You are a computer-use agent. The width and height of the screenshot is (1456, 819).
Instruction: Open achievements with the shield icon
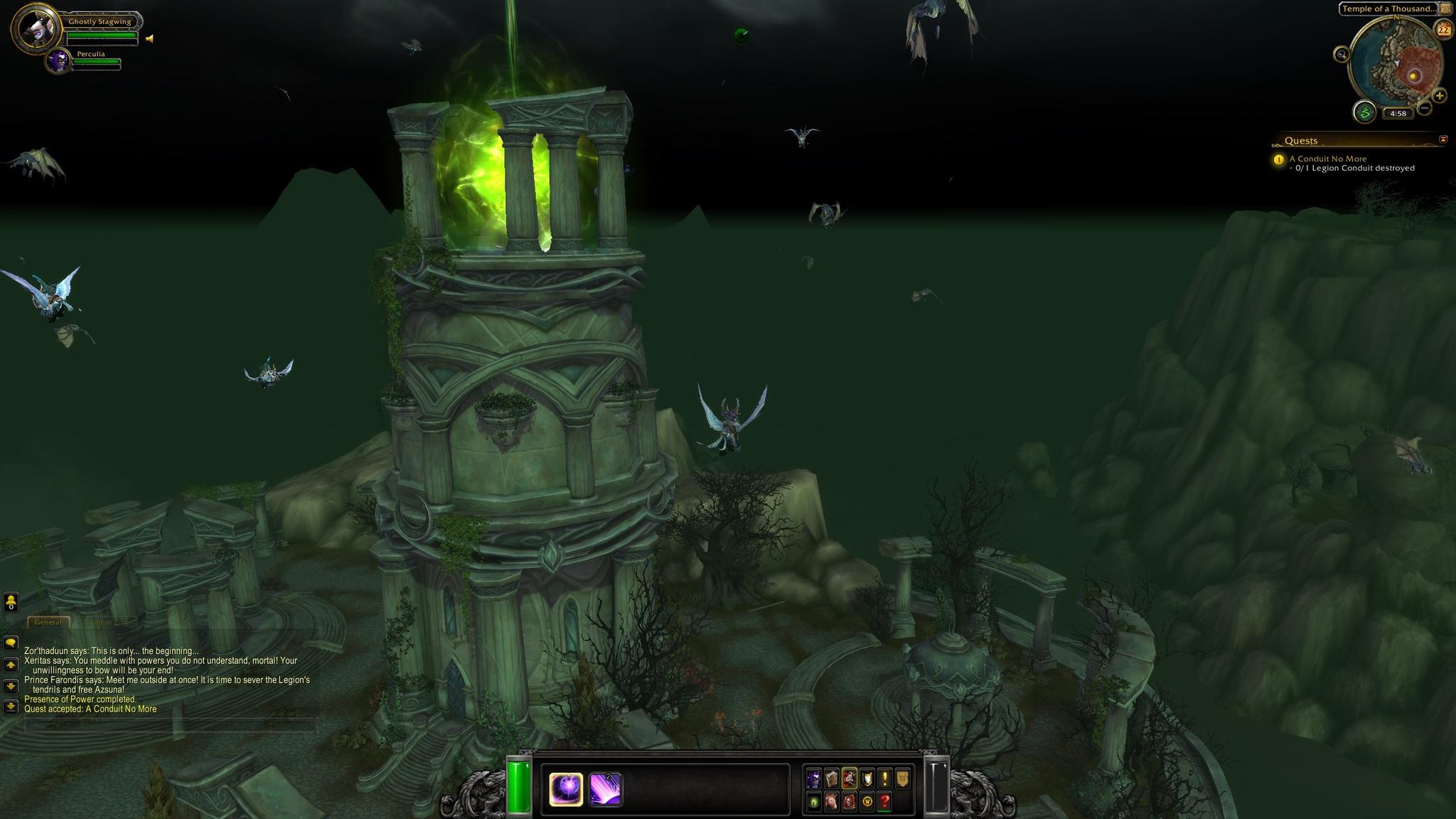(x=867, y=778)
